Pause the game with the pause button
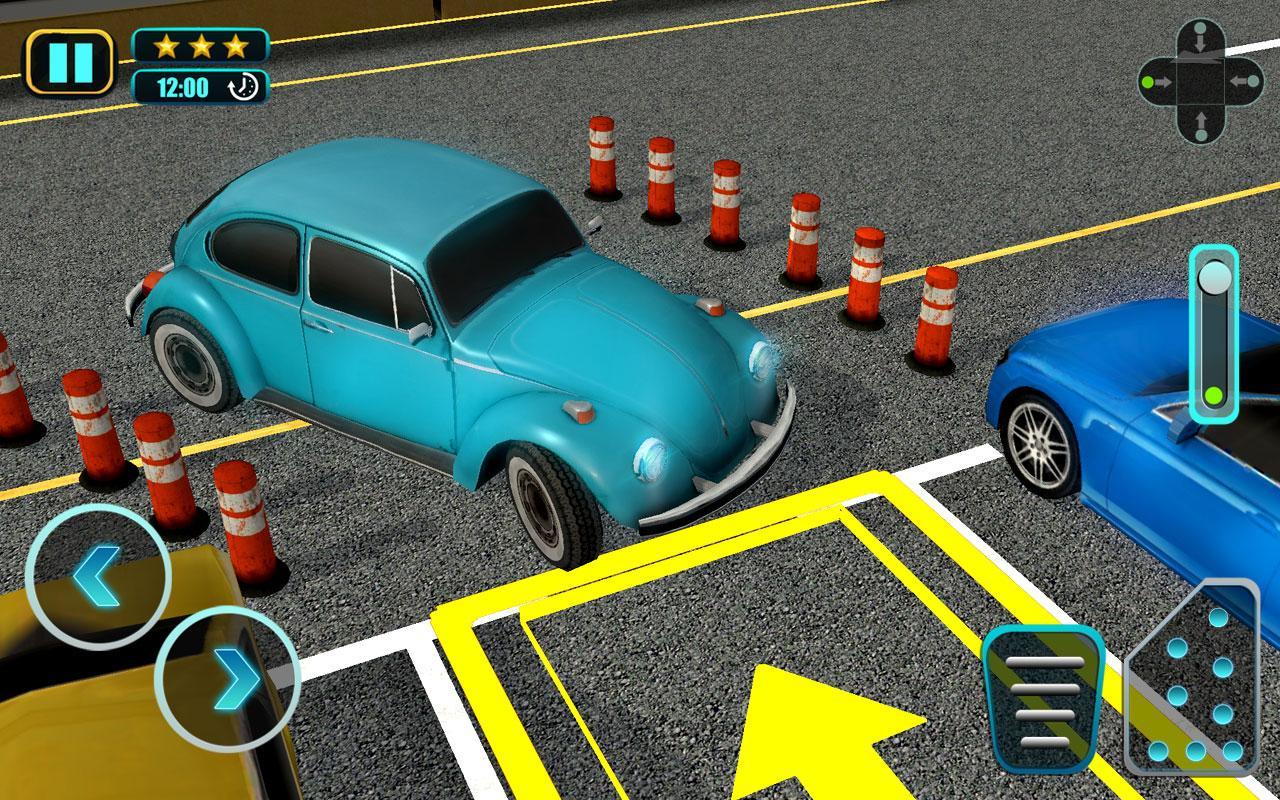The image size is (1280, 800). click(69, 60)
